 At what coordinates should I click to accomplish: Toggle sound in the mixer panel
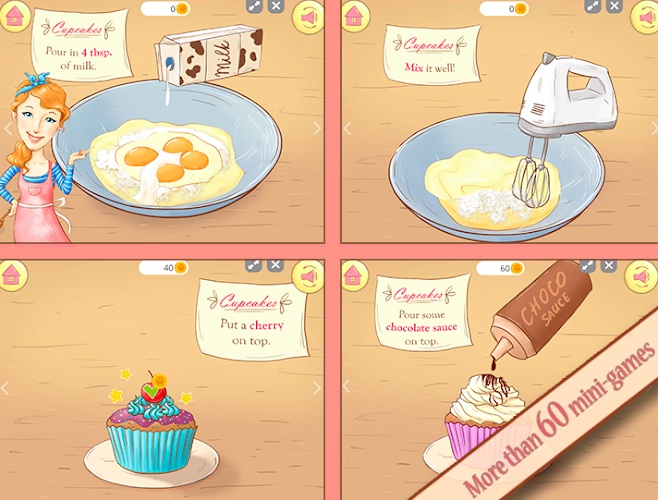pos(642,16)
